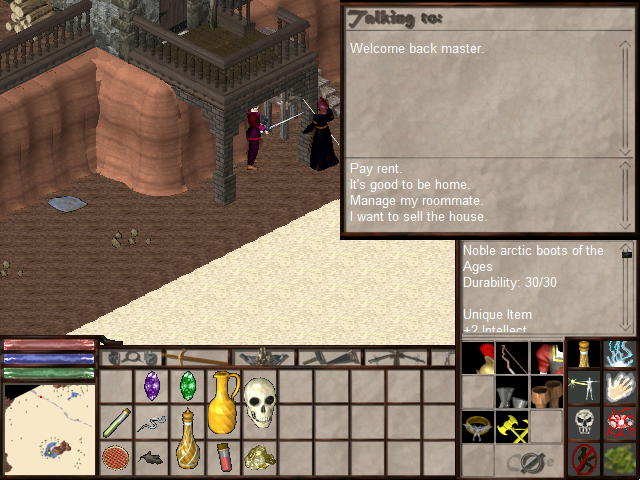Select the small red potion vial
Image resolution: width=640 pixels, height=480 pixels.
tap(223, 458)
